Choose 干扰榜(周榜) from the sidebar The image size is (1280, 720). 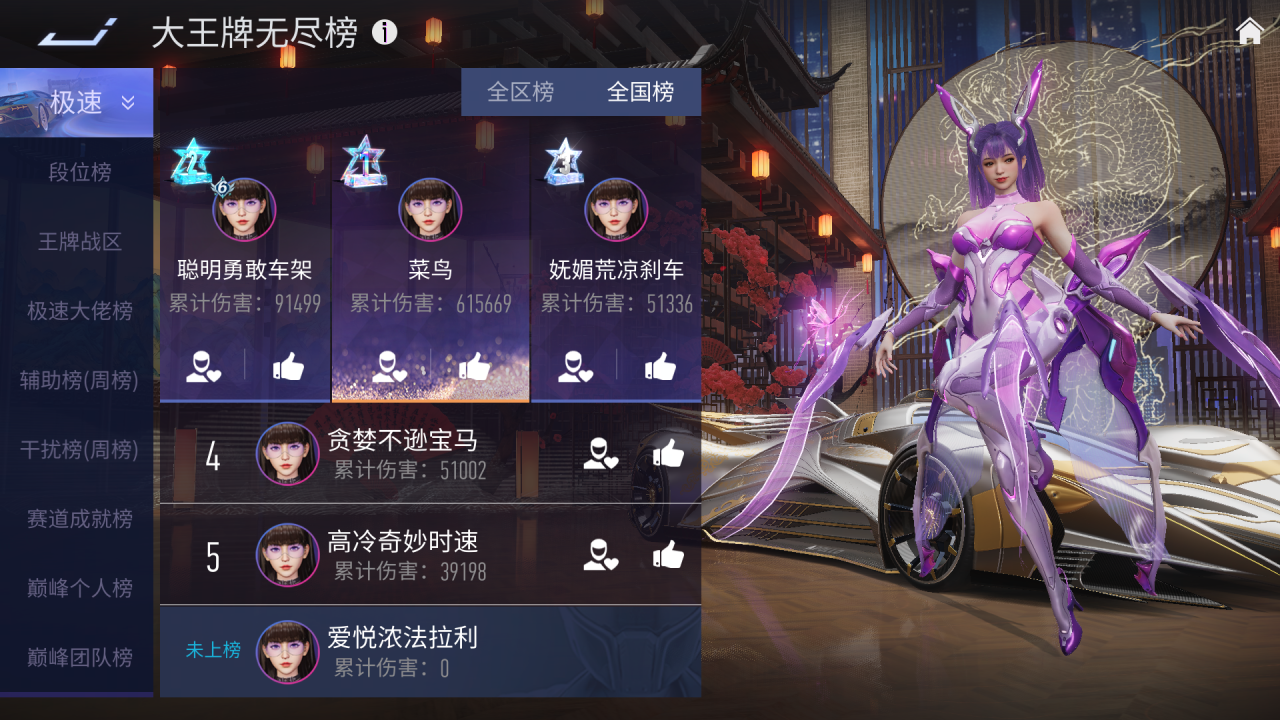click(x=80, y=450)
